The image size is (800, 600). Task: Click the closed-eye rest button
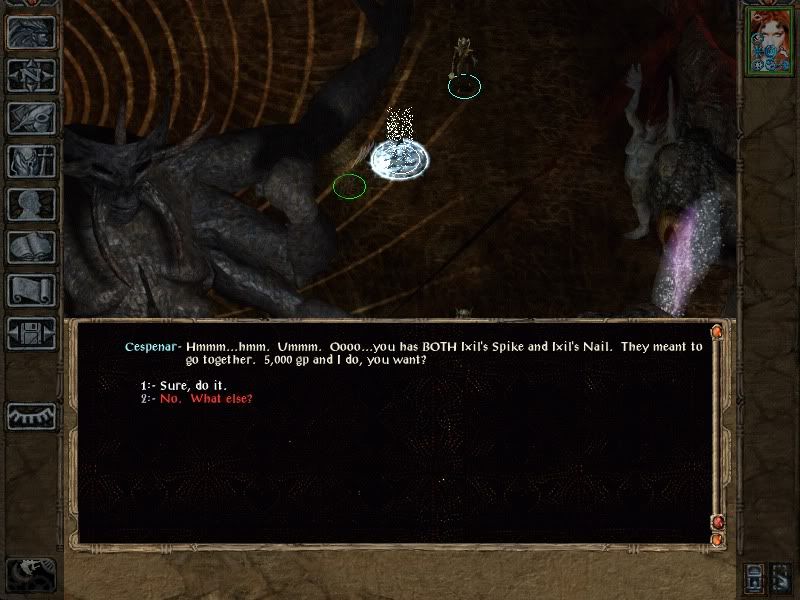coord(32,415)
